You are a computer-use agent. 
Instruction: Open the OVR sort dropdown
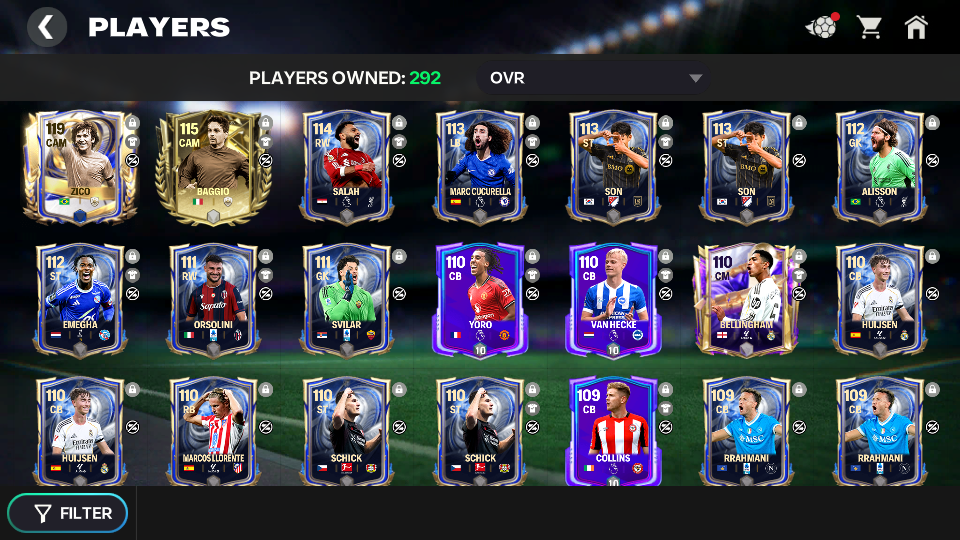click(596, 78)
